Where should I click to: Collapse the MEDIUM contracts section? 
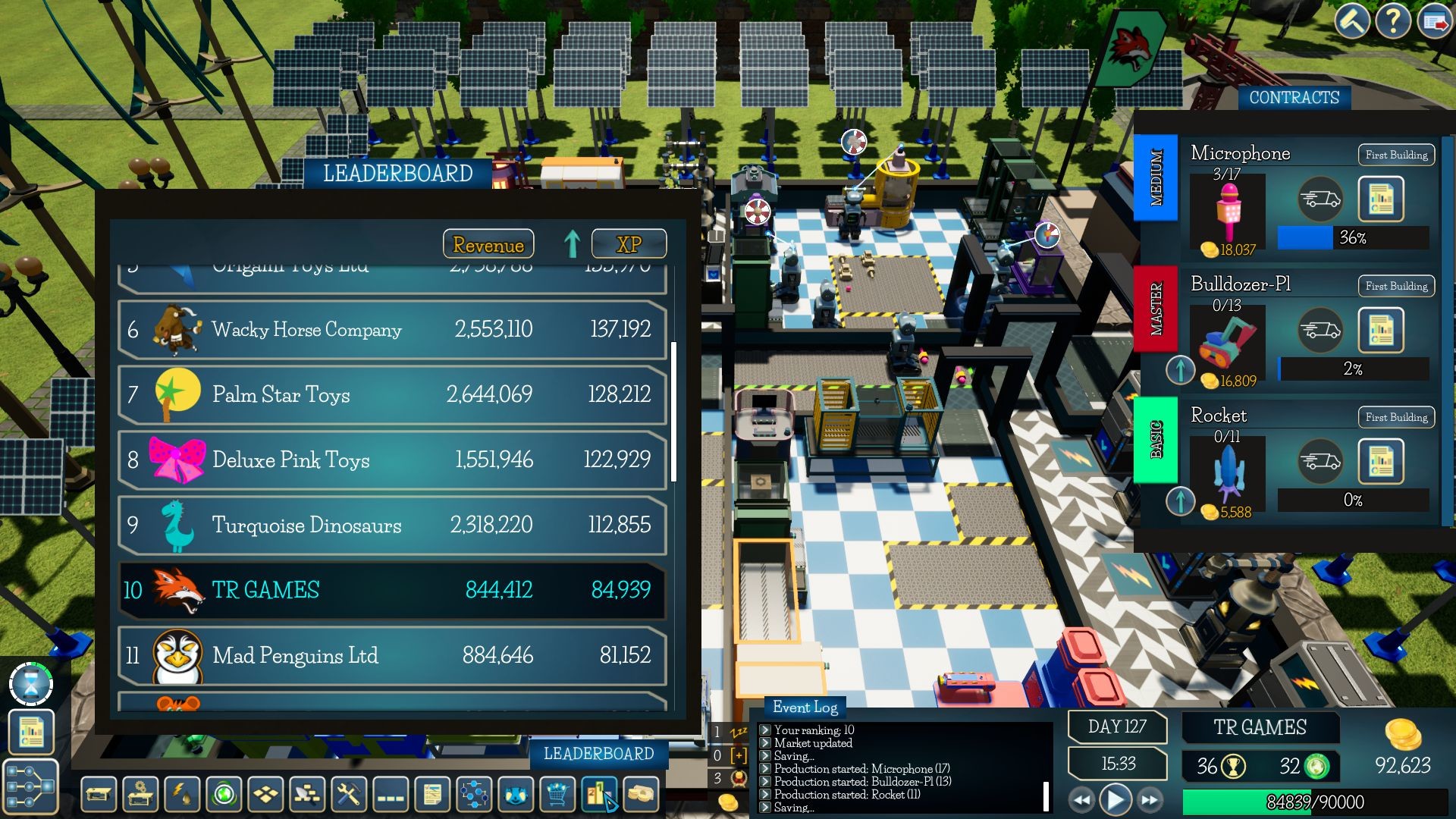(x=1156, y=177)
